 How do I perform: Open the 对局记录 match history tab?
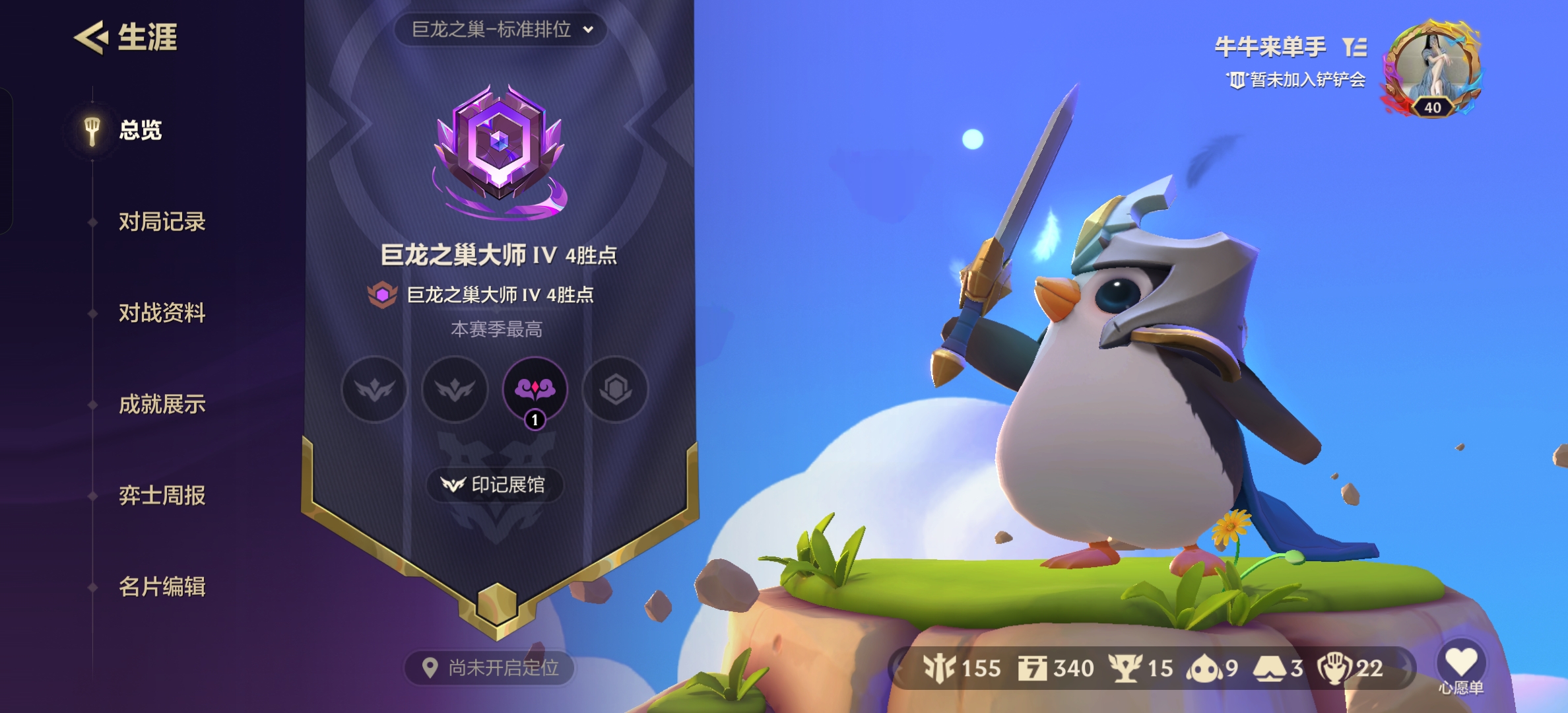pos(162,222)
